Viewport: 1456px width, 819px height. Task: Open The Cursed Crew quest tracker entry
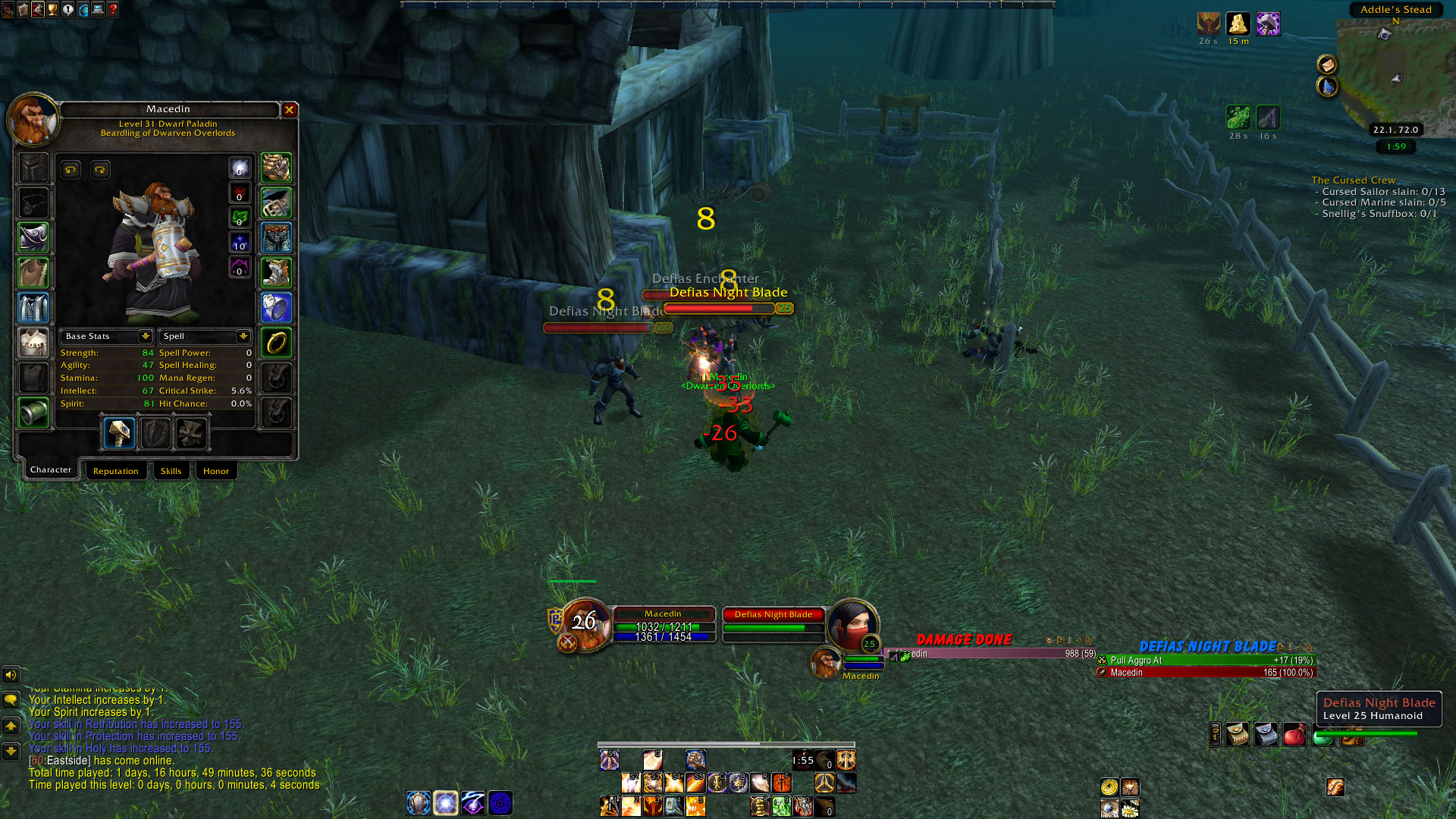tap(1353, 180)
